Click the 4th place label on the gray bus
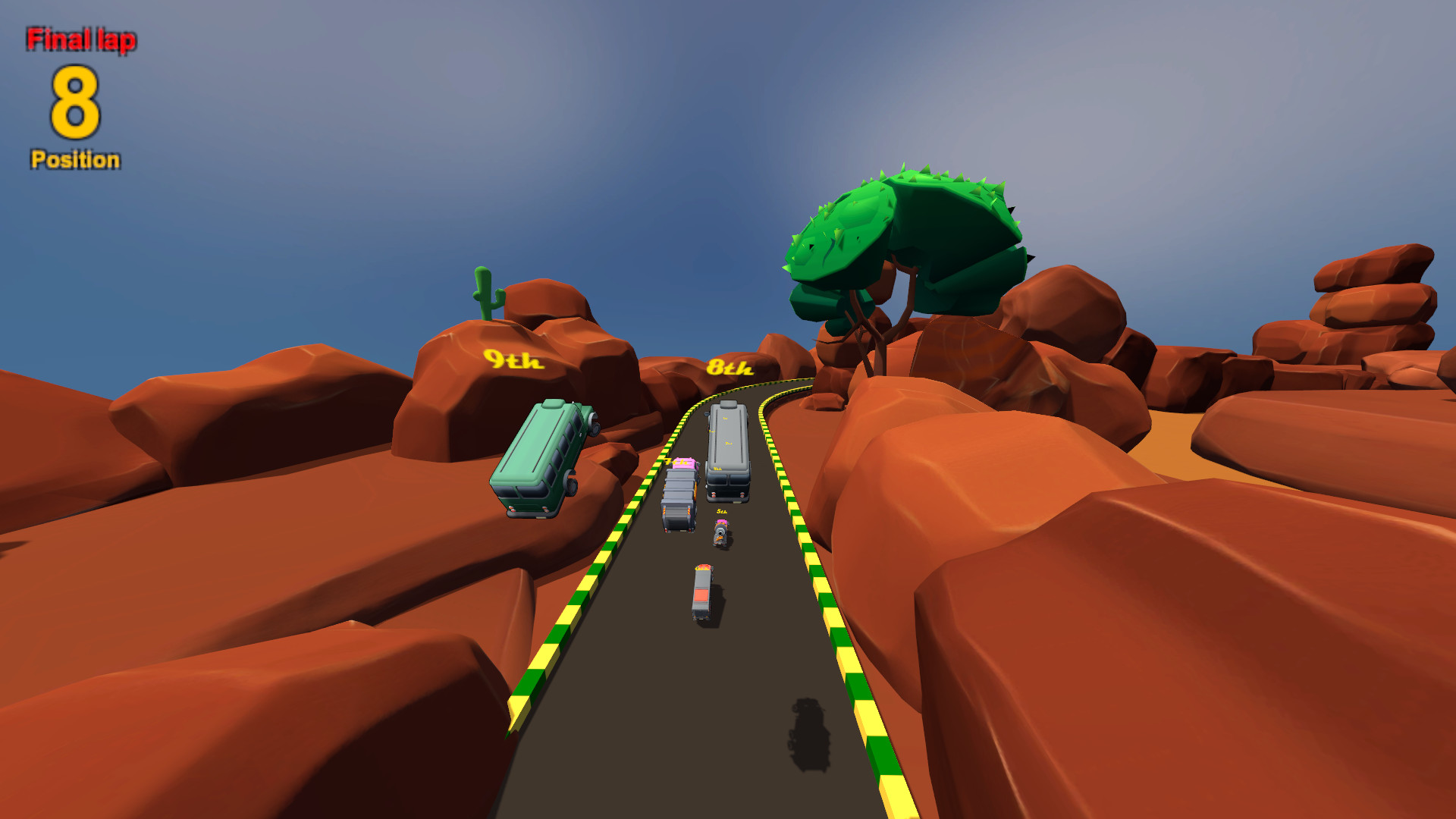 click(x=716, y=469)
